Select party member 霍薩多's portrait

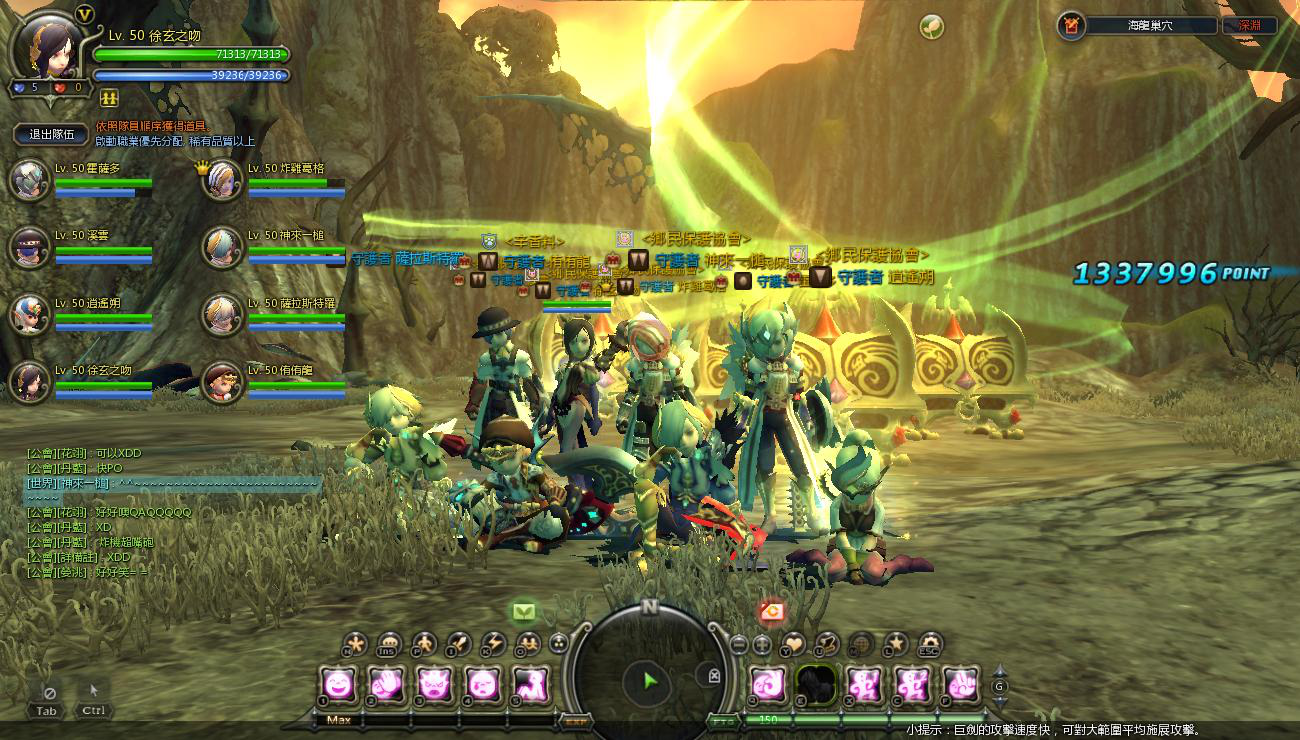30,180
